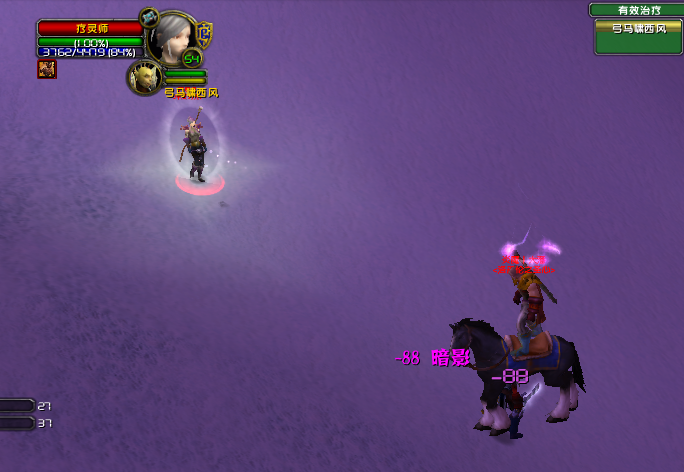Inspect the debuff icon under the target frame
Viewport: 684px width, 472px height.
47,69
